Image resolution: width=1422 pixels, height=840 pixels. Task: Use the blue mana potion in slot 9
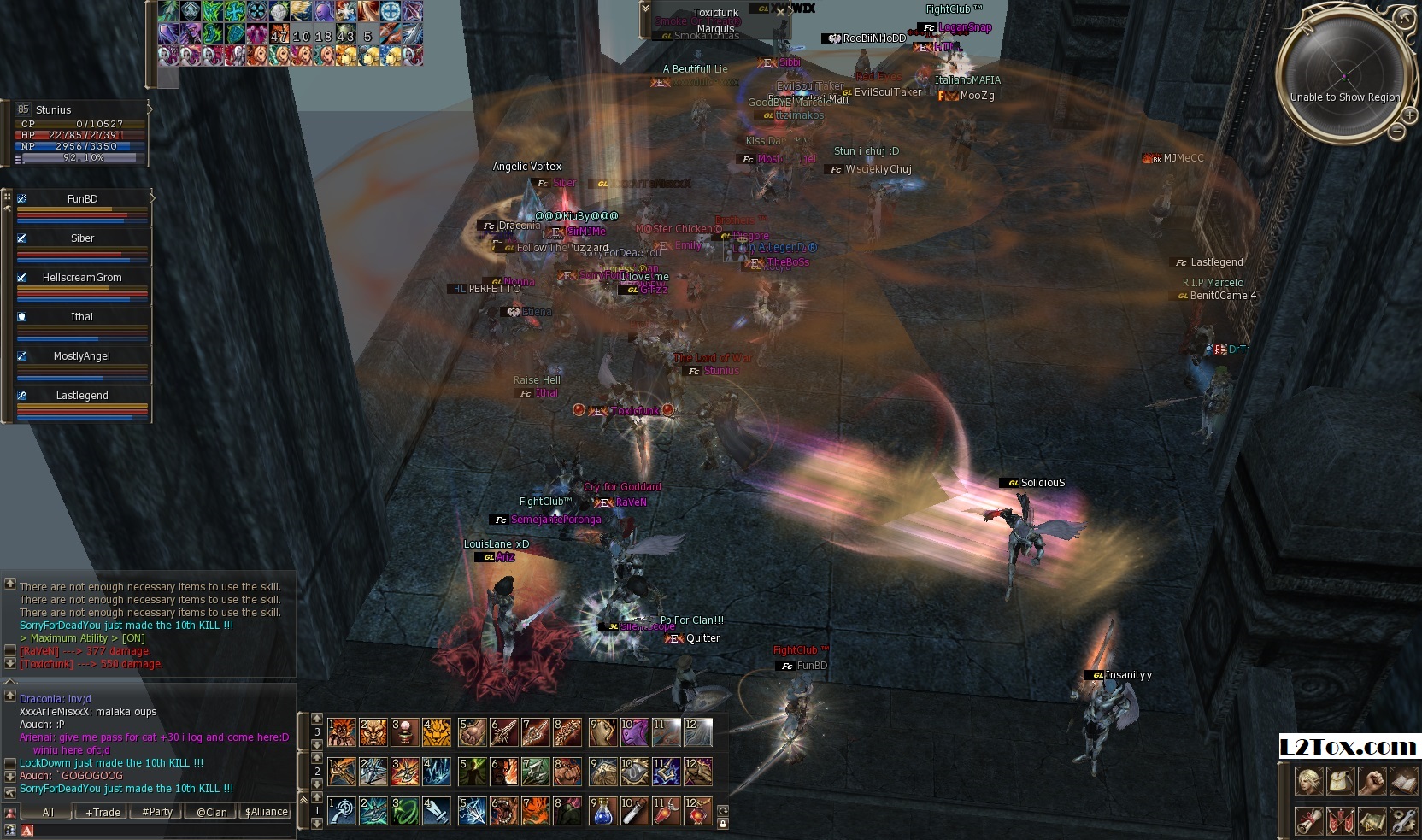[x=602, y=811]
